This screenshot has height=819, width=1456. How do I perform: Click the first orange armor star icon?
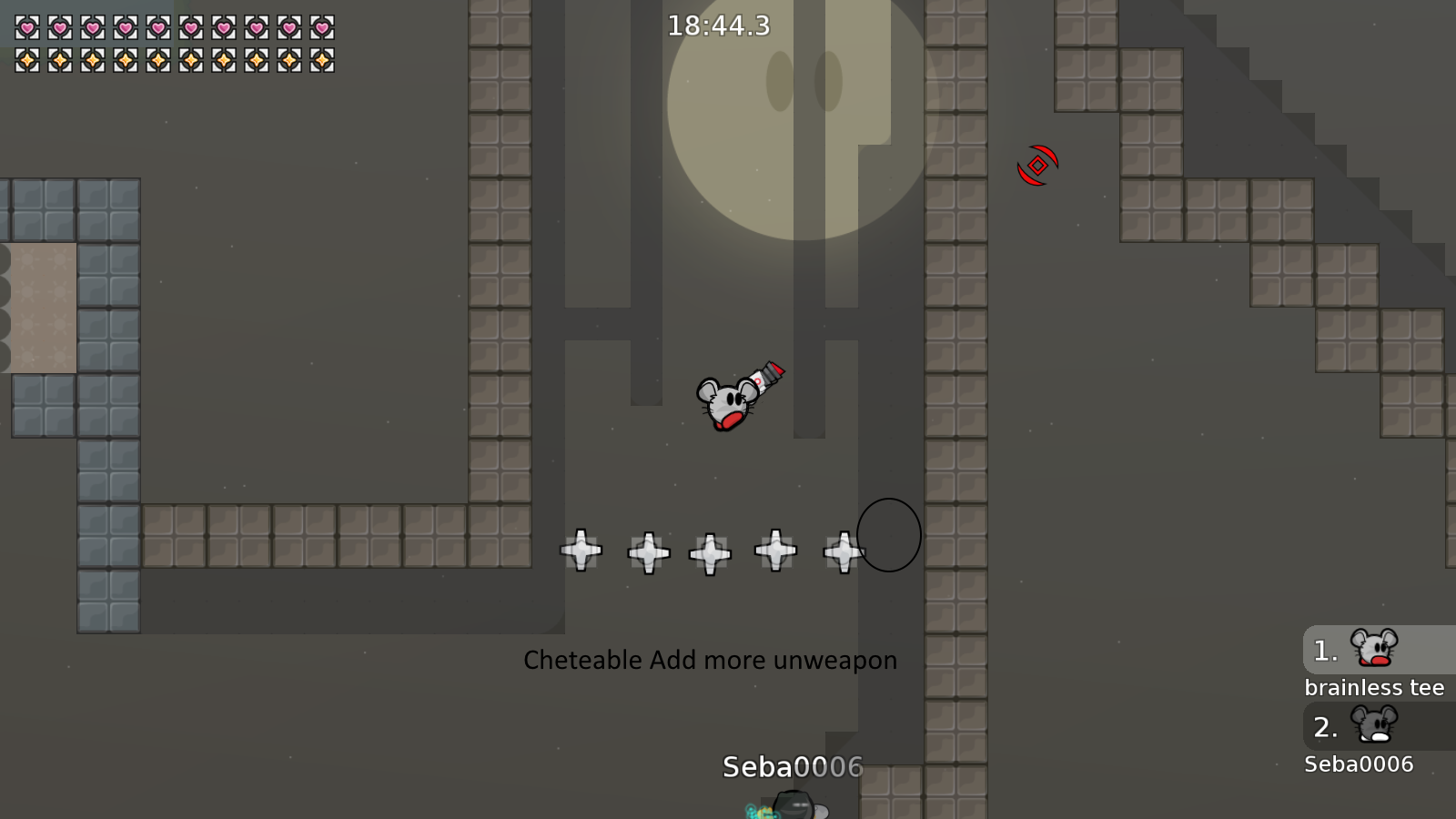[x=25, y=61]
